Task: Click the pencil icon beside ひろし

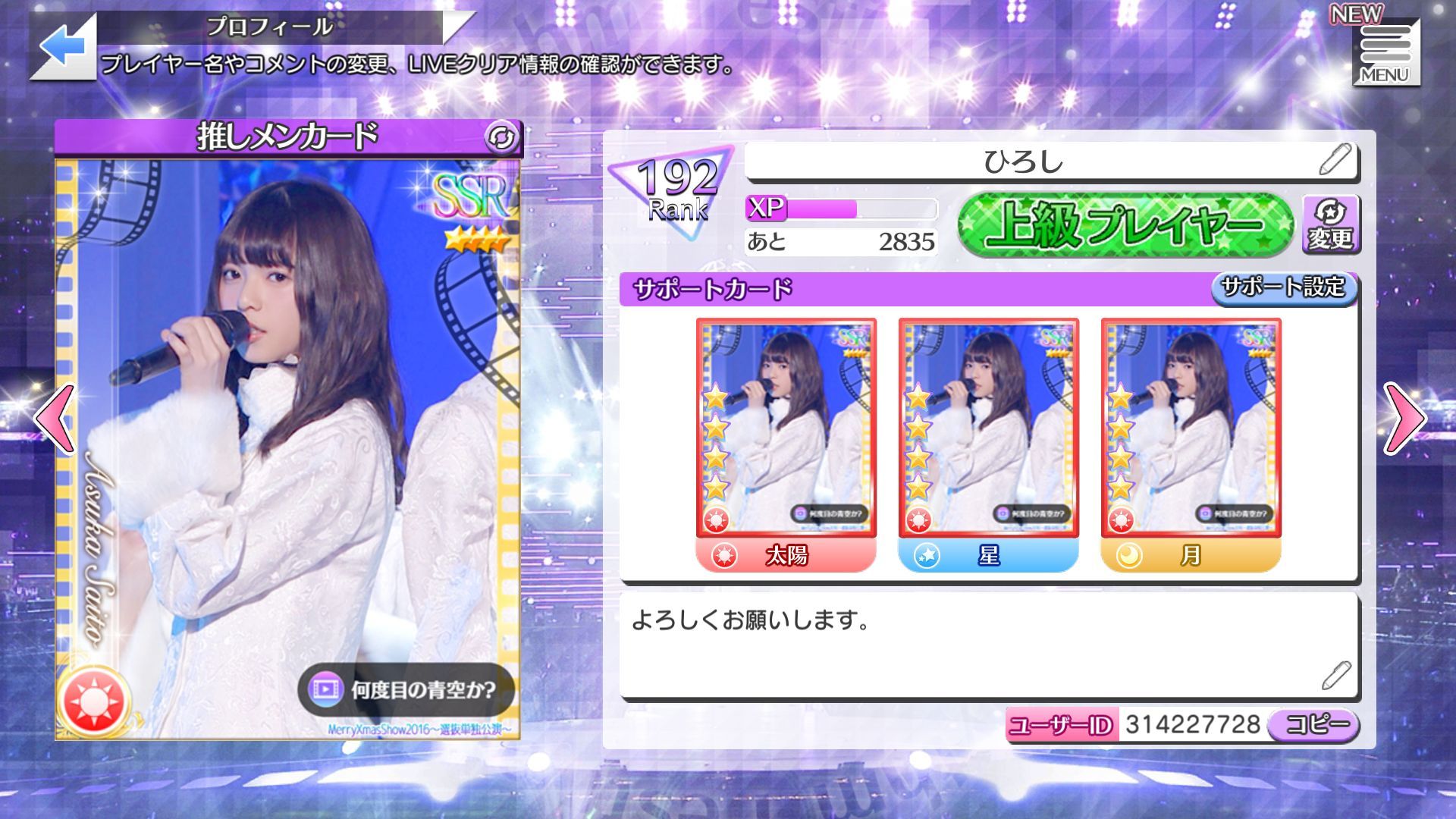Action: pyautogui.click(x=1339, y=160)
